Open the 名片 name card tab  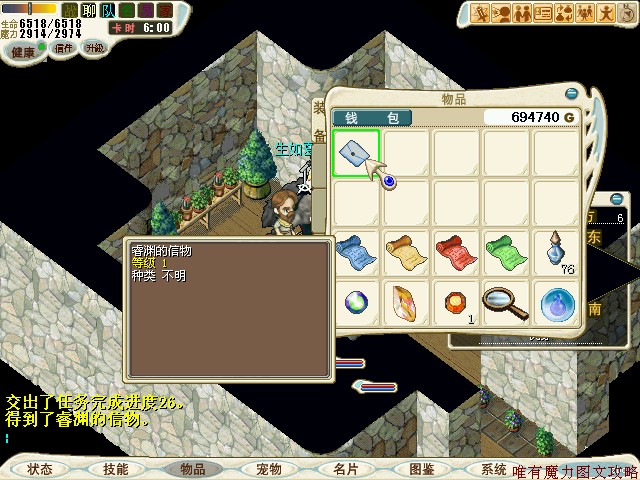point(345,468)
